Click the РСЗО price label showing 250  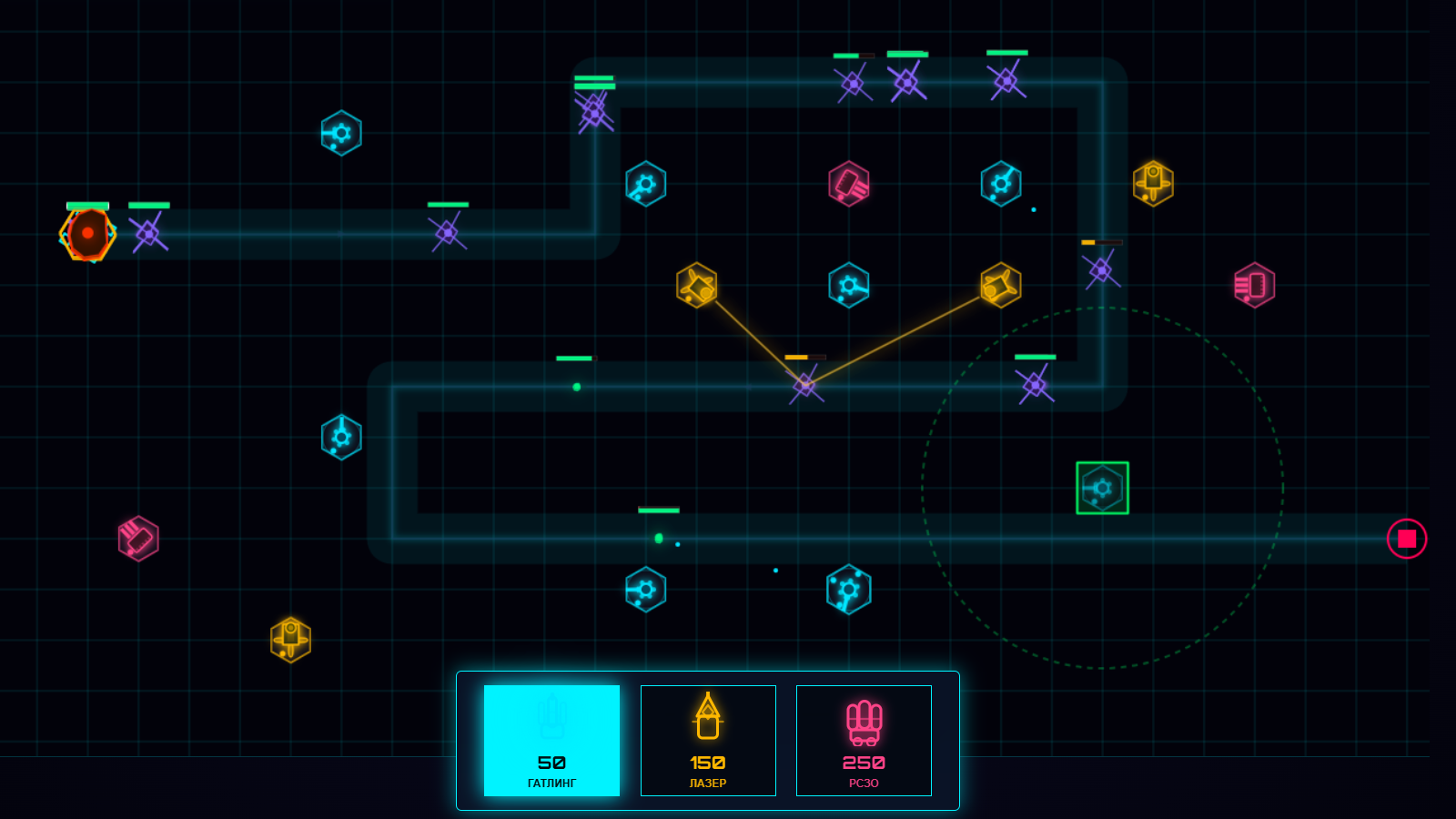(x=863, y=763)
